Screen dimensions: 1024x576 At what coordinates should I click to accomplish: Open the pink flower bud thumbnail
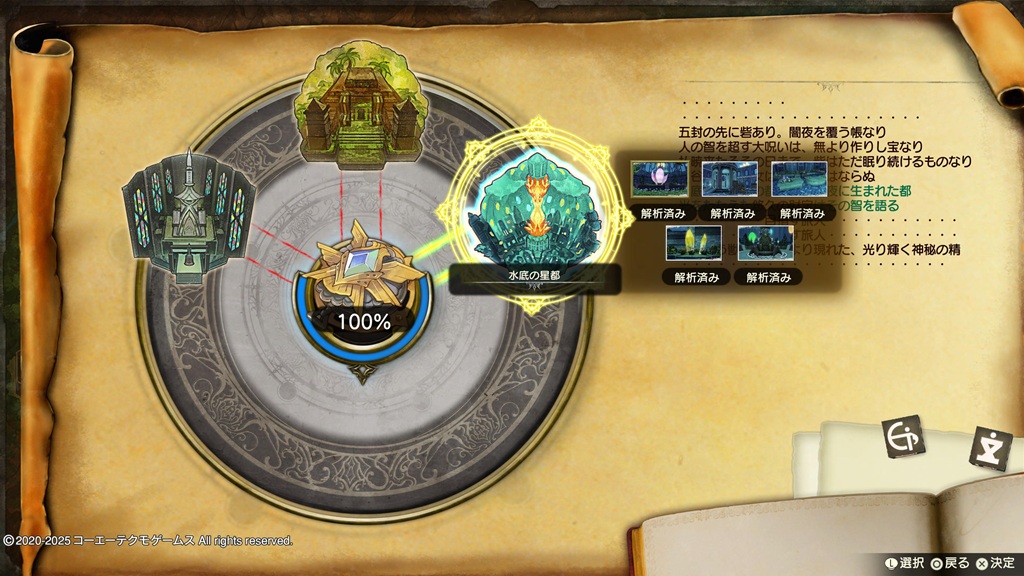pos(660,179)
